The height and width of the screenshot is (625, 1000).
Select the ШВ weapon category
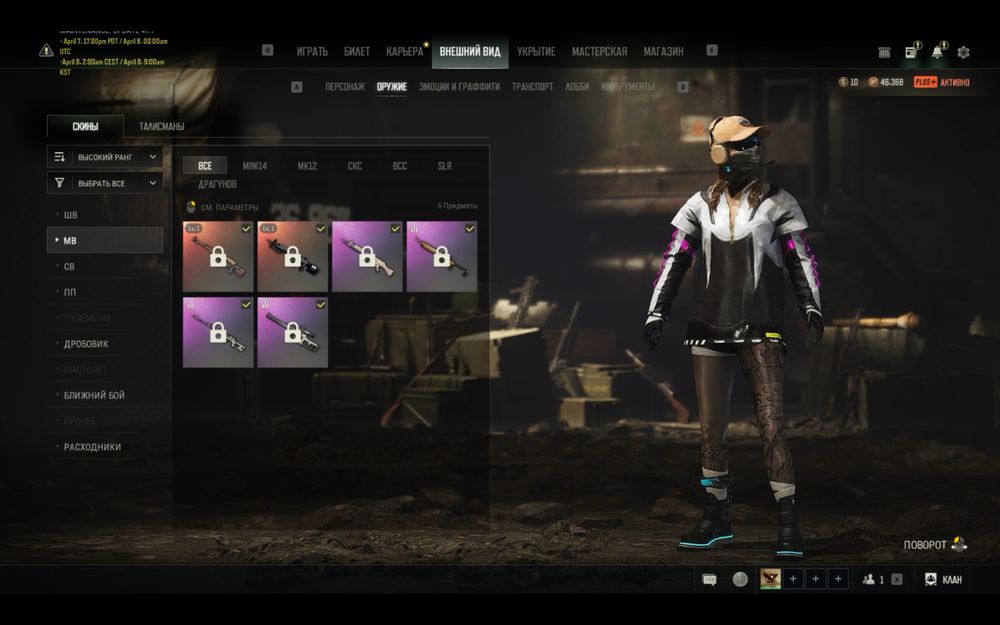(x=71, y=215)
